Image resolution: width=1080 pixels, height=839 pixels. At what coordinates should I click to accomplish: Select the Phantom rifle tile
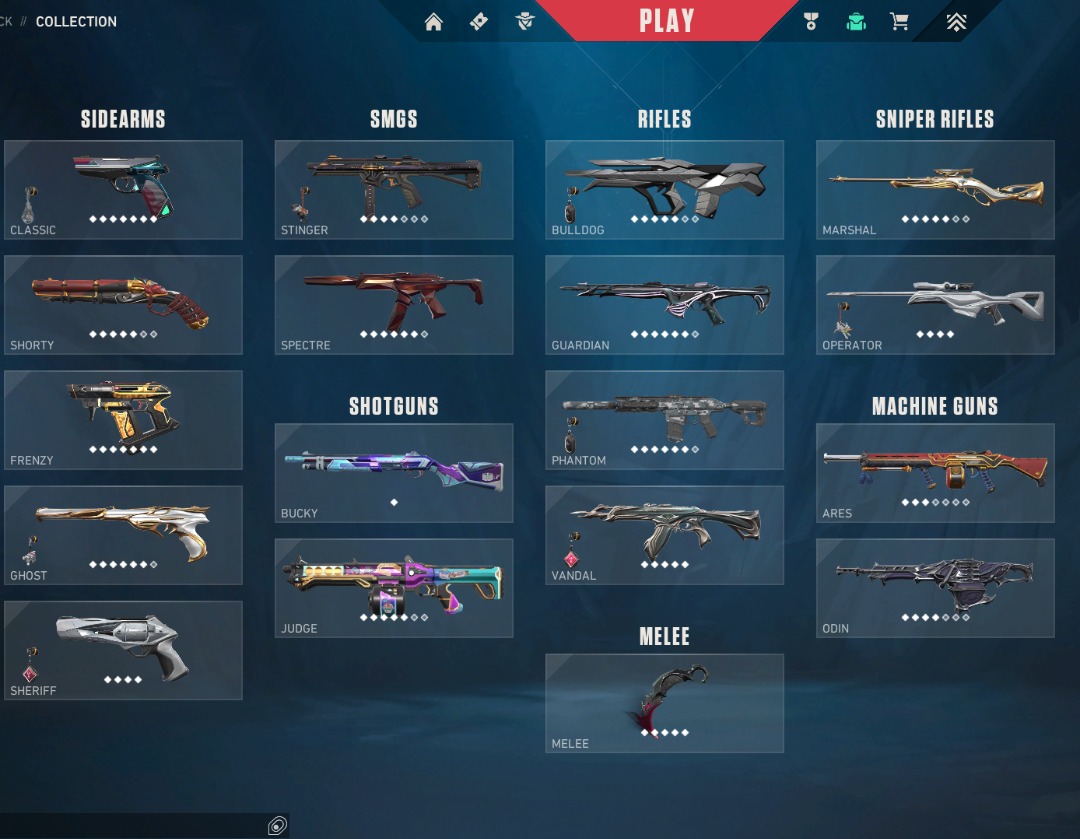664,420
